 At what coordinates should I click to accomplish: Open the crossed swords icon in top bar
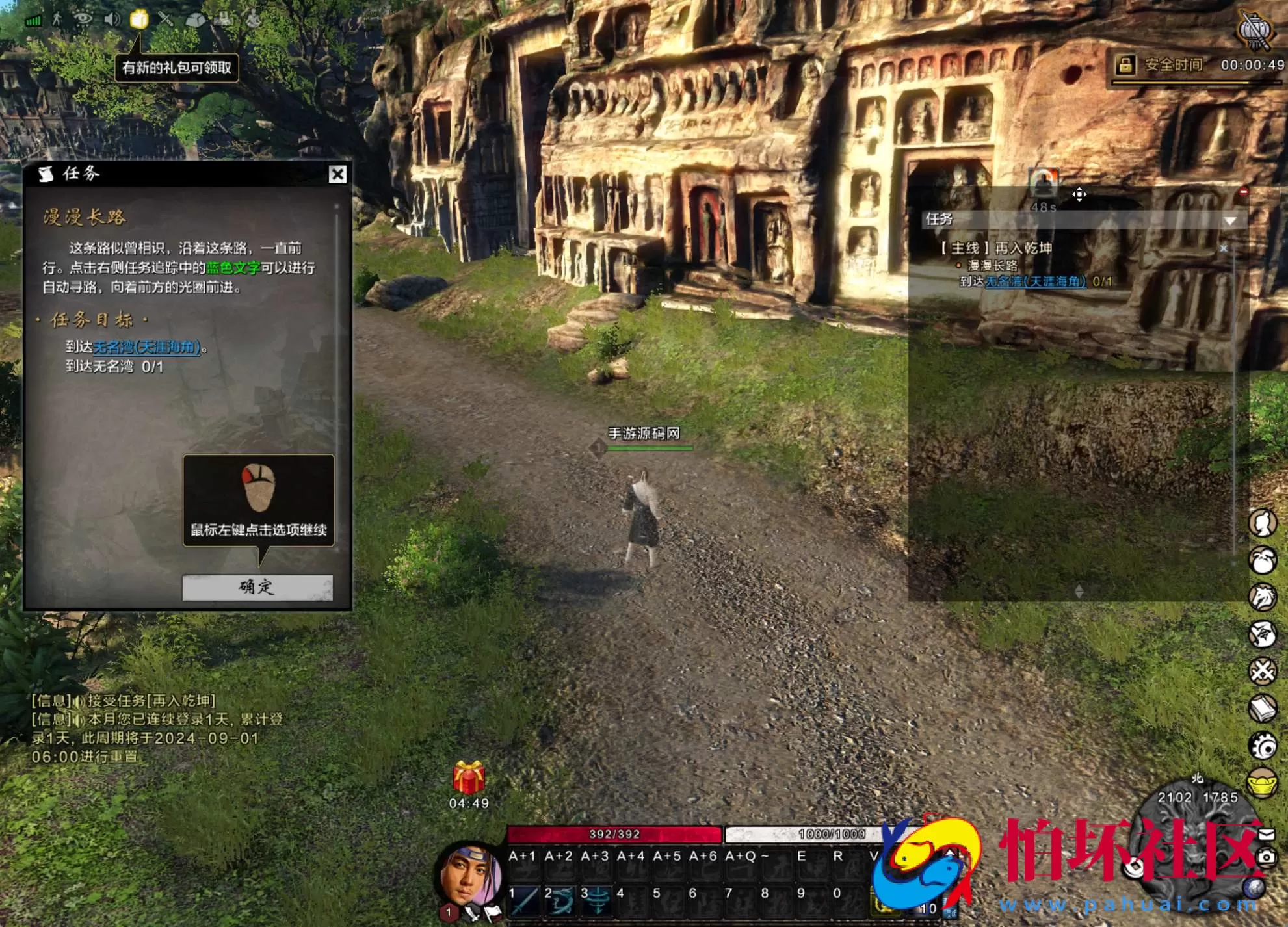point(166,19)
